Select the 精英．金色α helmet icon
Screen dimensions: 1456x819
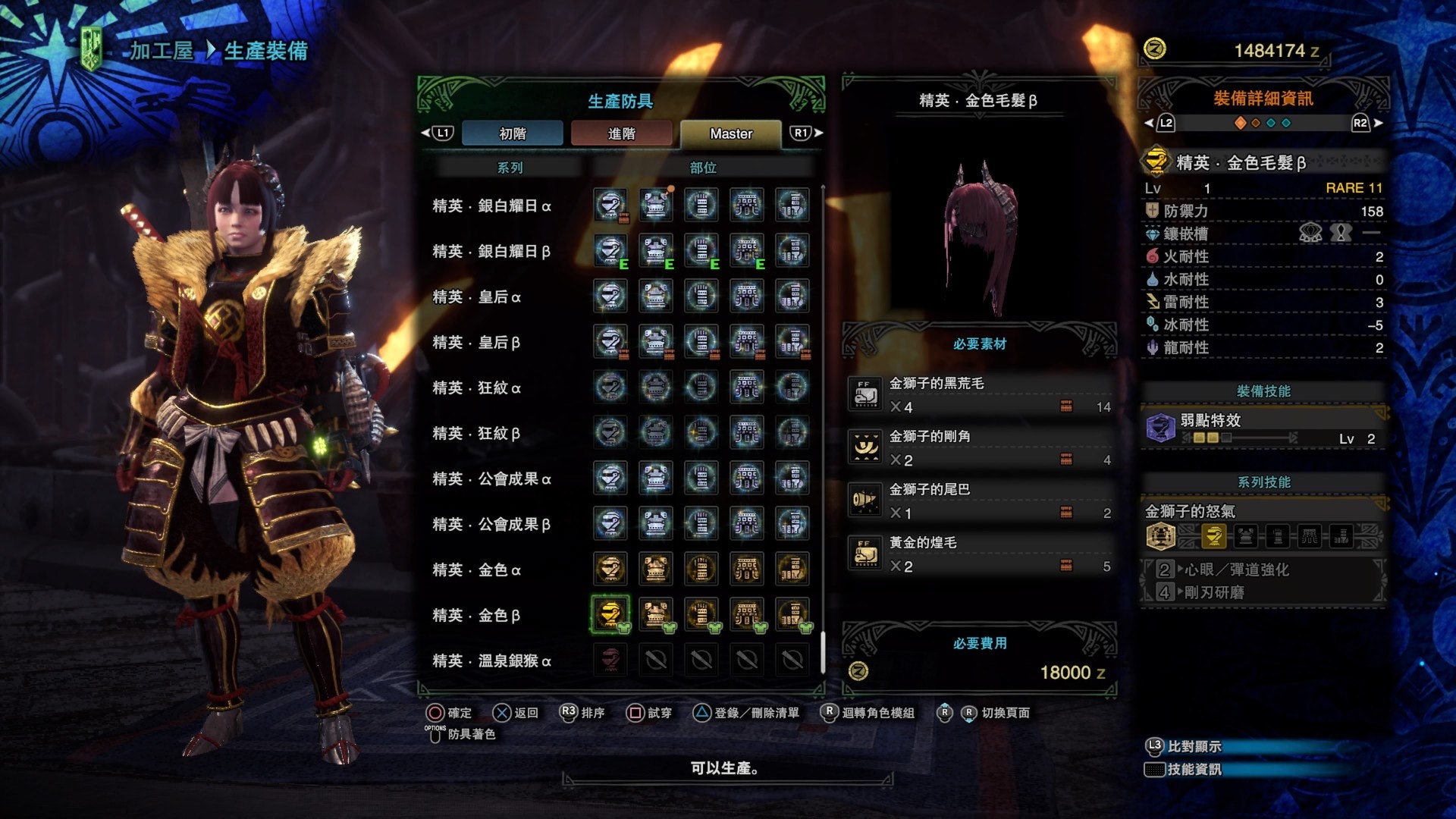pyautogui.click(x=610, y=570)
